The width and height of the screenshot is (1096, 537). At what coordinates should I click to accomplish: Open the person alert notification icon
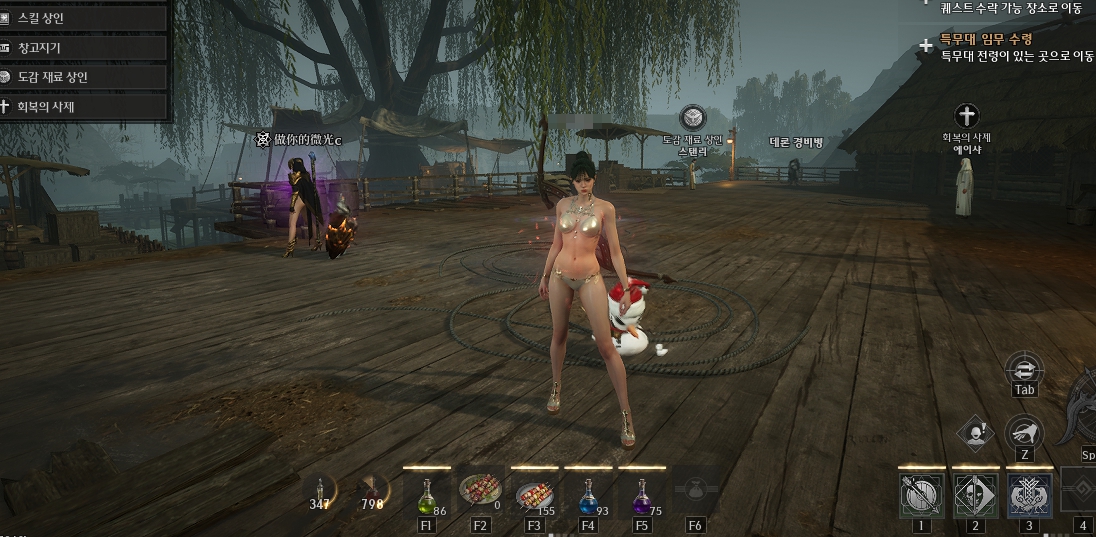pos(974,433)
